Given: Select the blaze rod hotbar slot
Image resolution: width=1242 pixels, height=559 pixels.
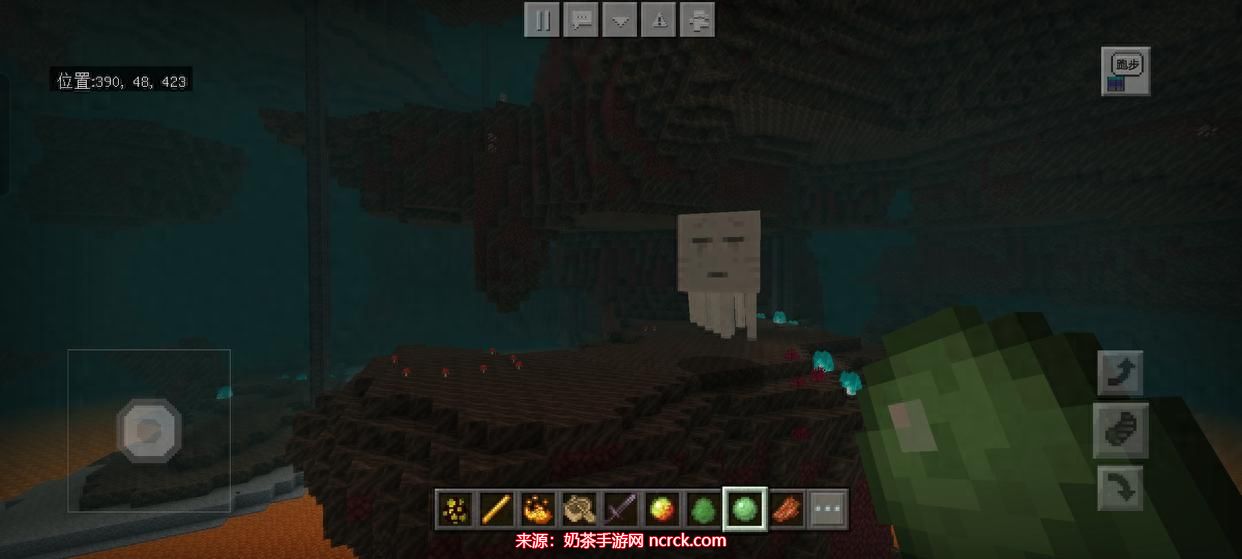Looking at the screenshot, I should pos(496,510).
